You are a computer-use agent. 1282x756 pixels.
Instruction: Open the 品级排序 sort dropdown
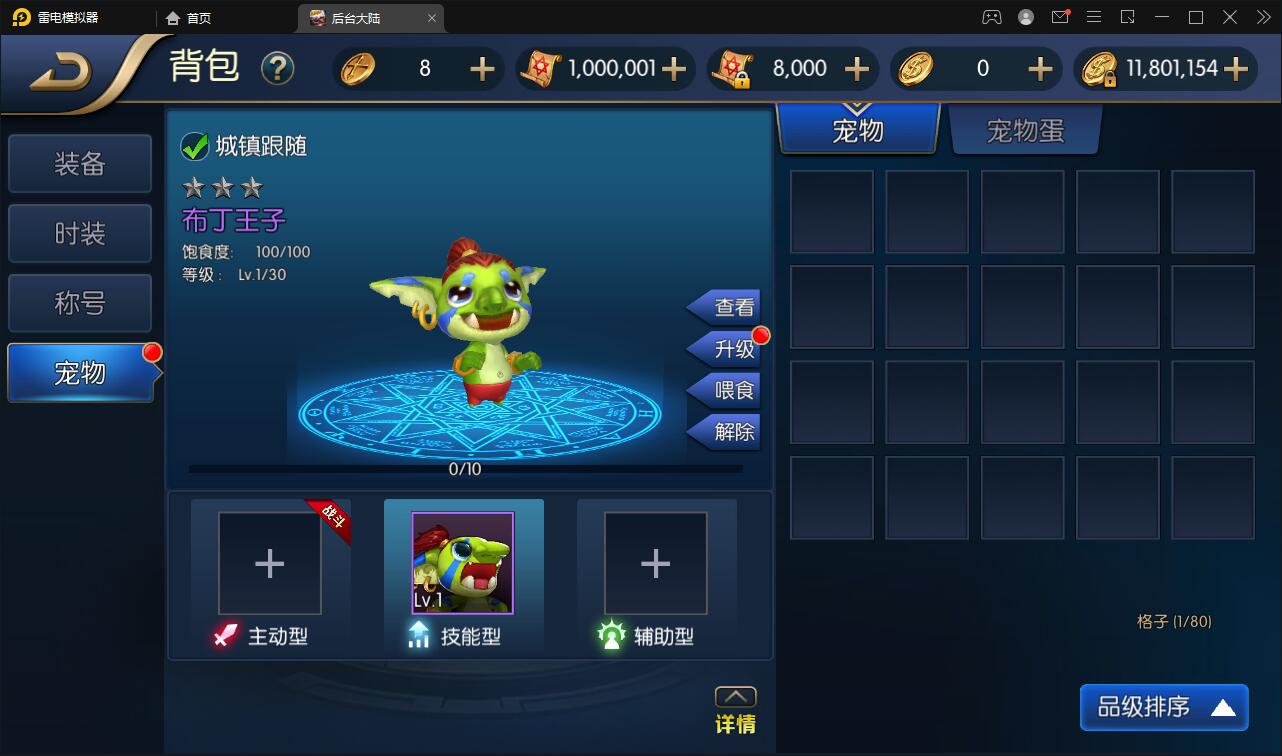coord(1163,707)
